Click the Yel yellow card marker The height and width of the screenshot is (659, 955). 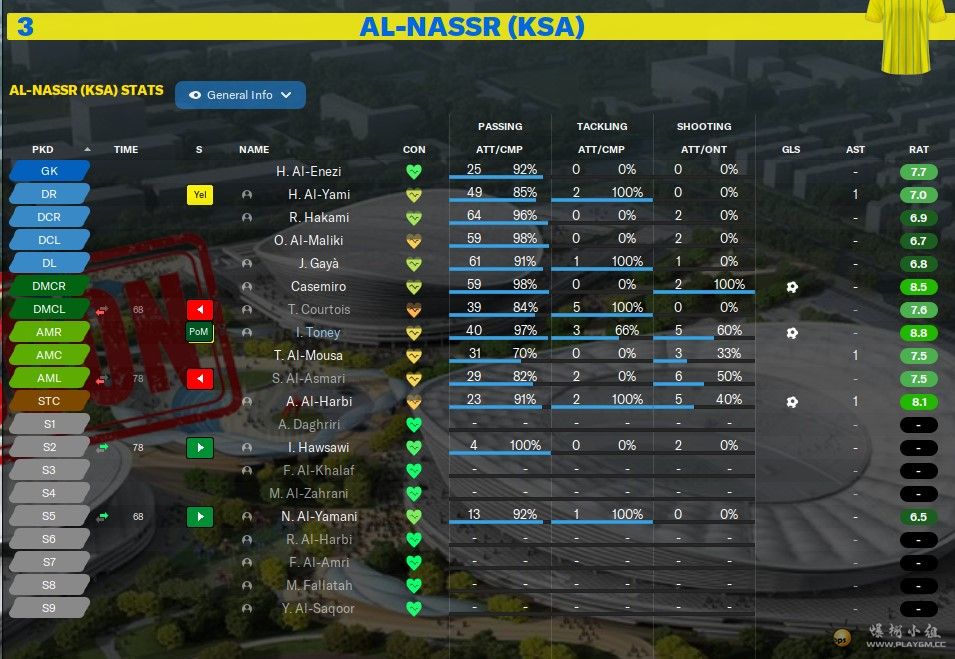200,195
